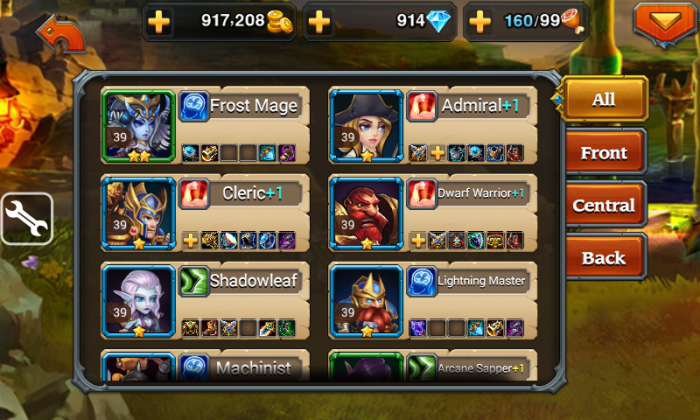The height and width of the screenshot is (420, 700).
Task: Go back with the orange arrow button
Action: coord(60,35)
